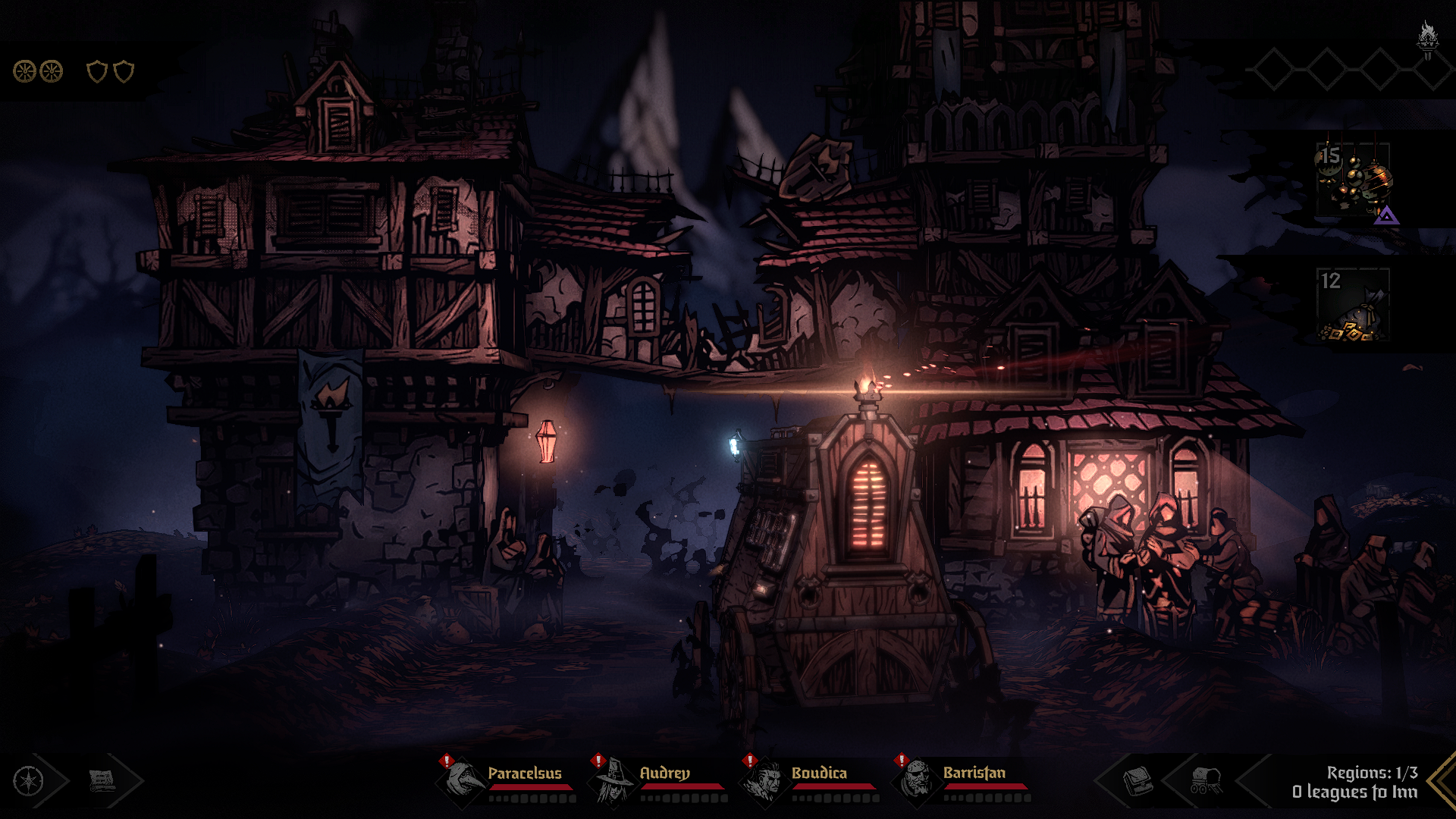Open the compass navigation button

click(29, 781)
